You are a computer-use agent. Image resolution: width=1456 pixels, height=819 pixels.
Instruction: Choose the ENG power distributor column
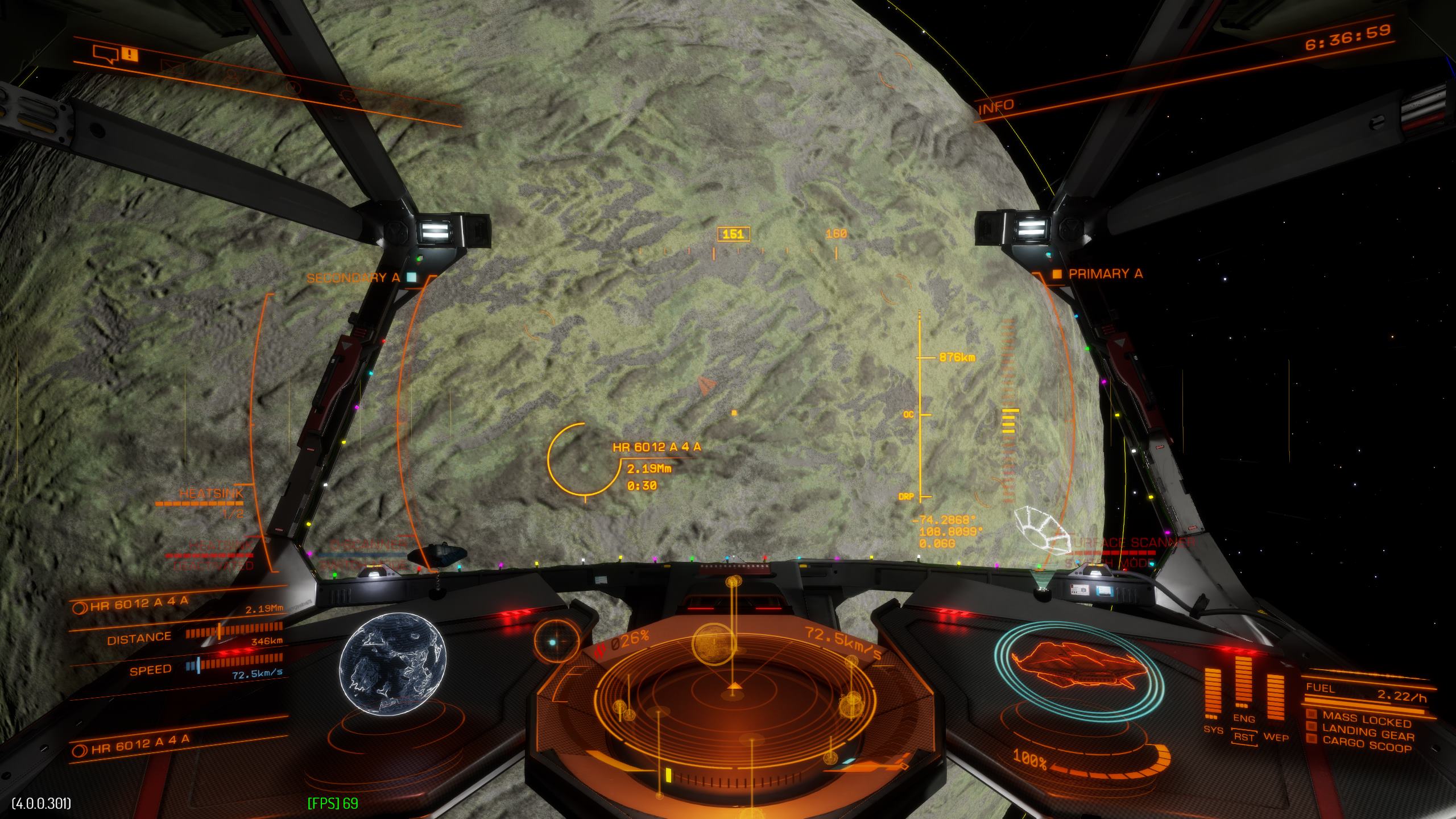1243,685
